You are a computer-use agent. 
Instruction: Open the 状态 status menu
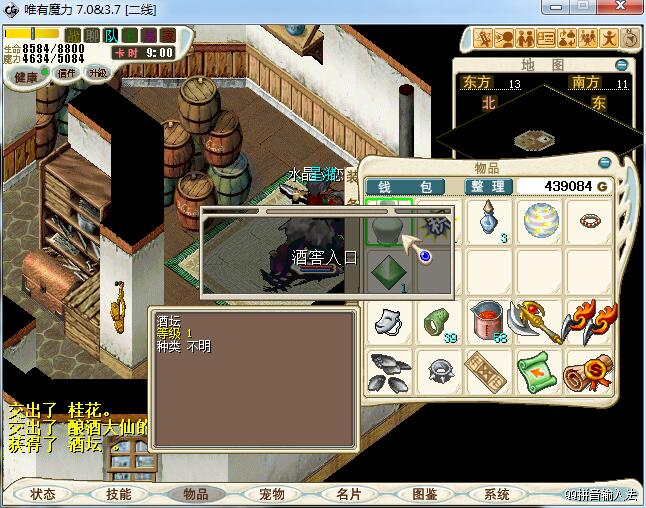click(x=43, y=494)
